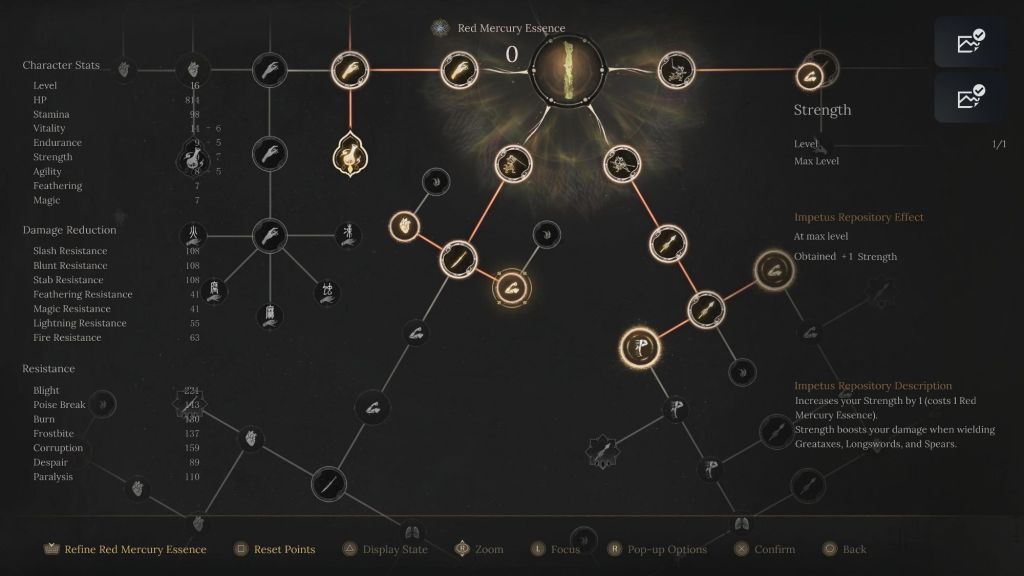Choose the large locked blade node
1024x576 pixels.
click(328, 485)
